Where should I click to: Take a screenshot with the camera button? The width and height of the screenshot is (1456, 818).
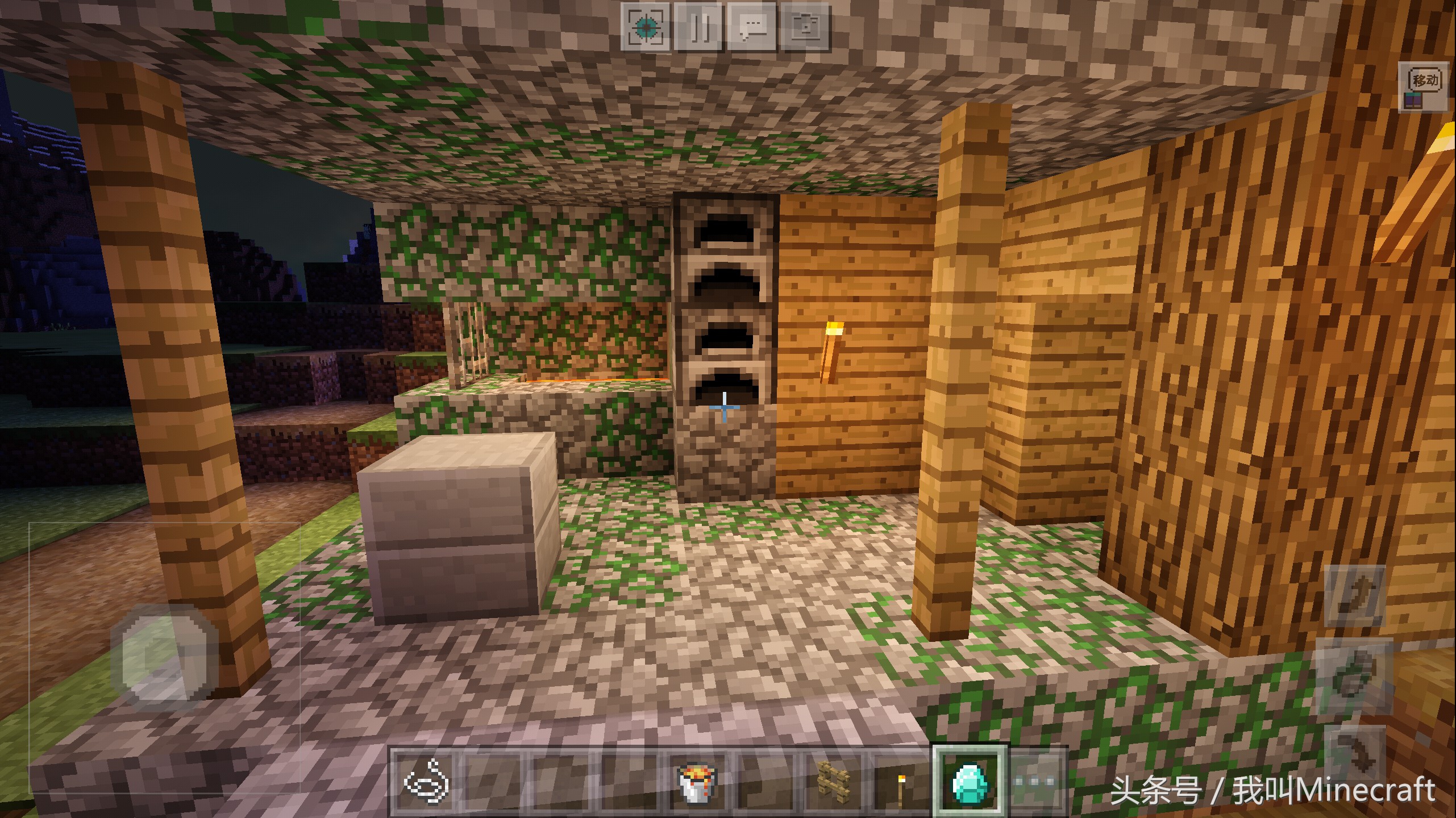(x=806, y=26)
